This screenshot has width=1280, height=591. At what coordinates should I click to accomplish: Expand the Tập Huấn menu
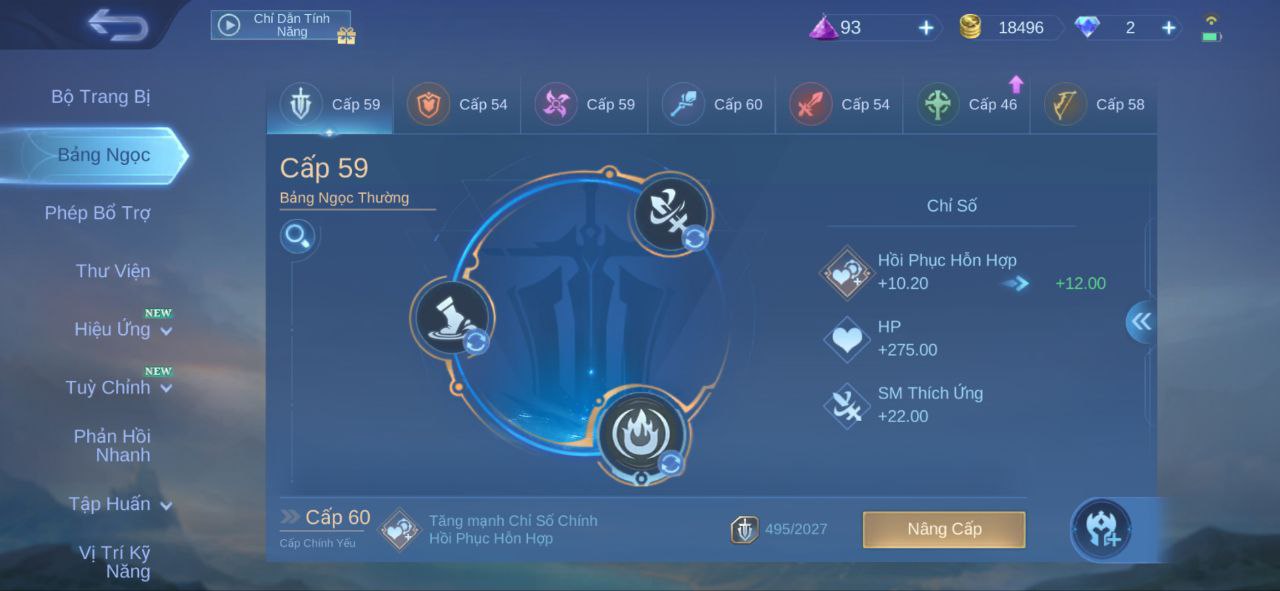click(x=119, y=504)
